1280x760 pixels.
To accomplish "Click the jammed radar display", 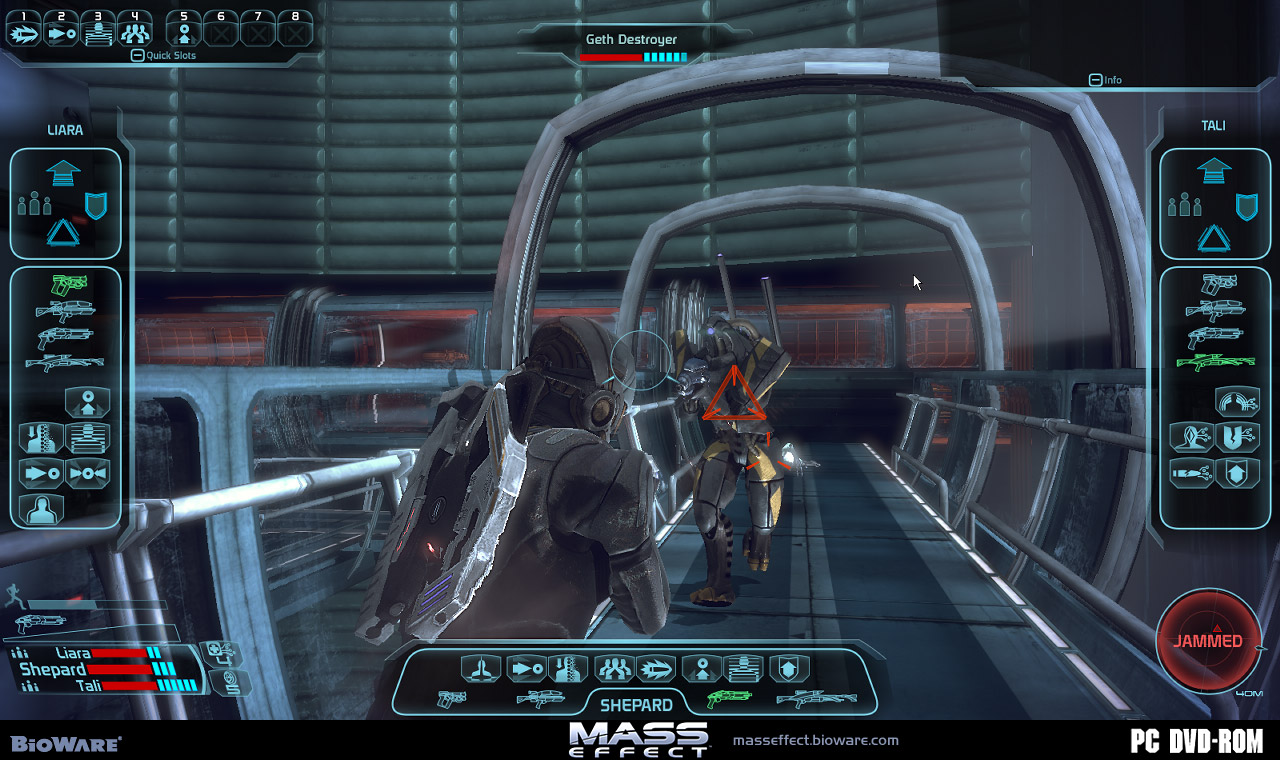I will [1208, 641].
